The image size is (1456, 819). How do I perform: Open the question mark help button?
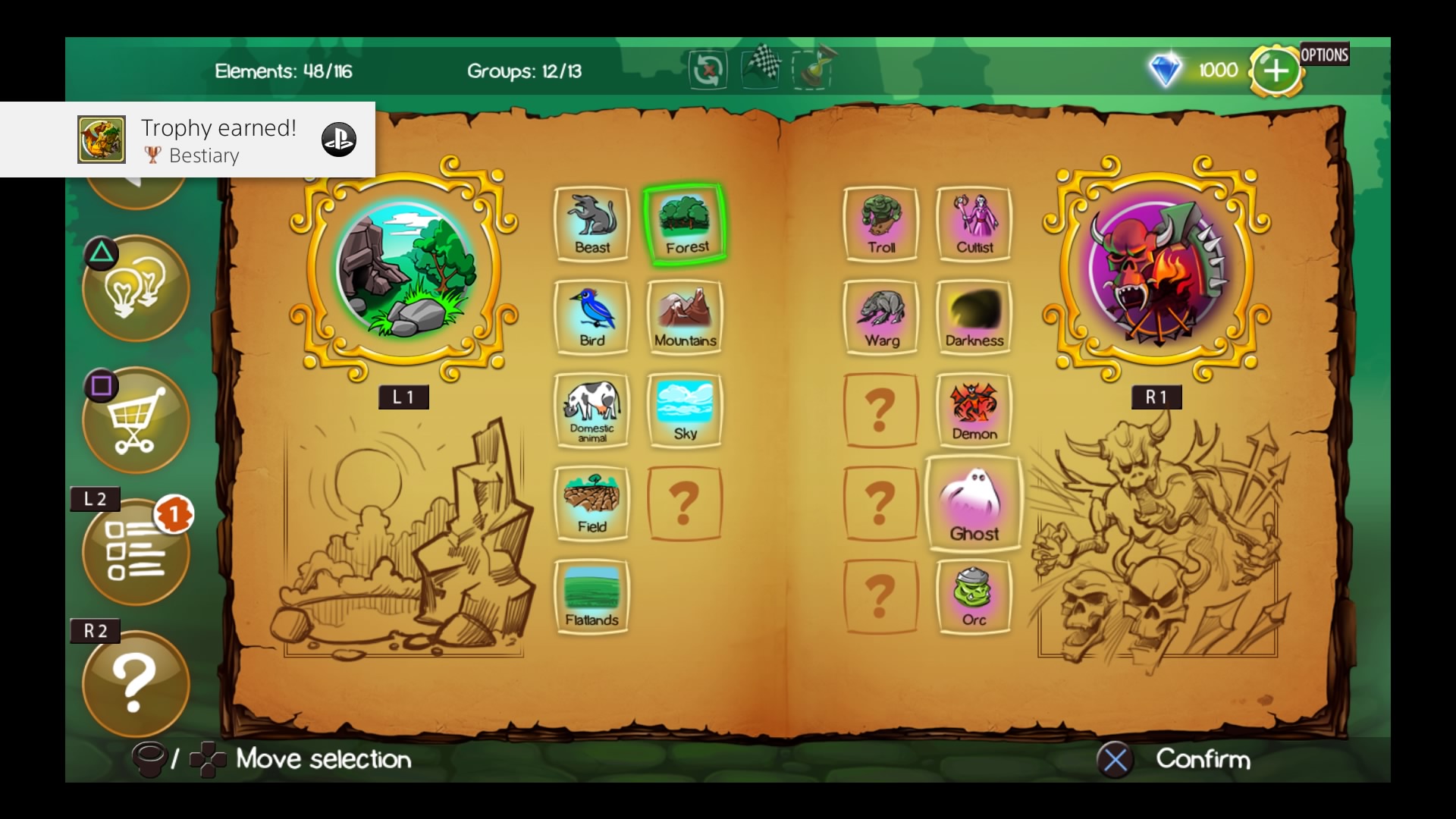[136, 684]
